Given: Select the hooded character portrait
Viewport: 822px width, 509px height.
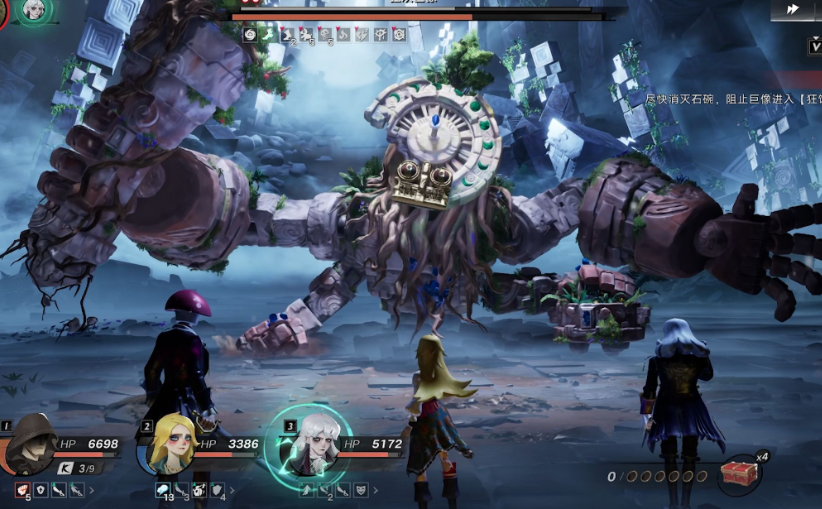Looking at the screenshot, I should point(30,446).
